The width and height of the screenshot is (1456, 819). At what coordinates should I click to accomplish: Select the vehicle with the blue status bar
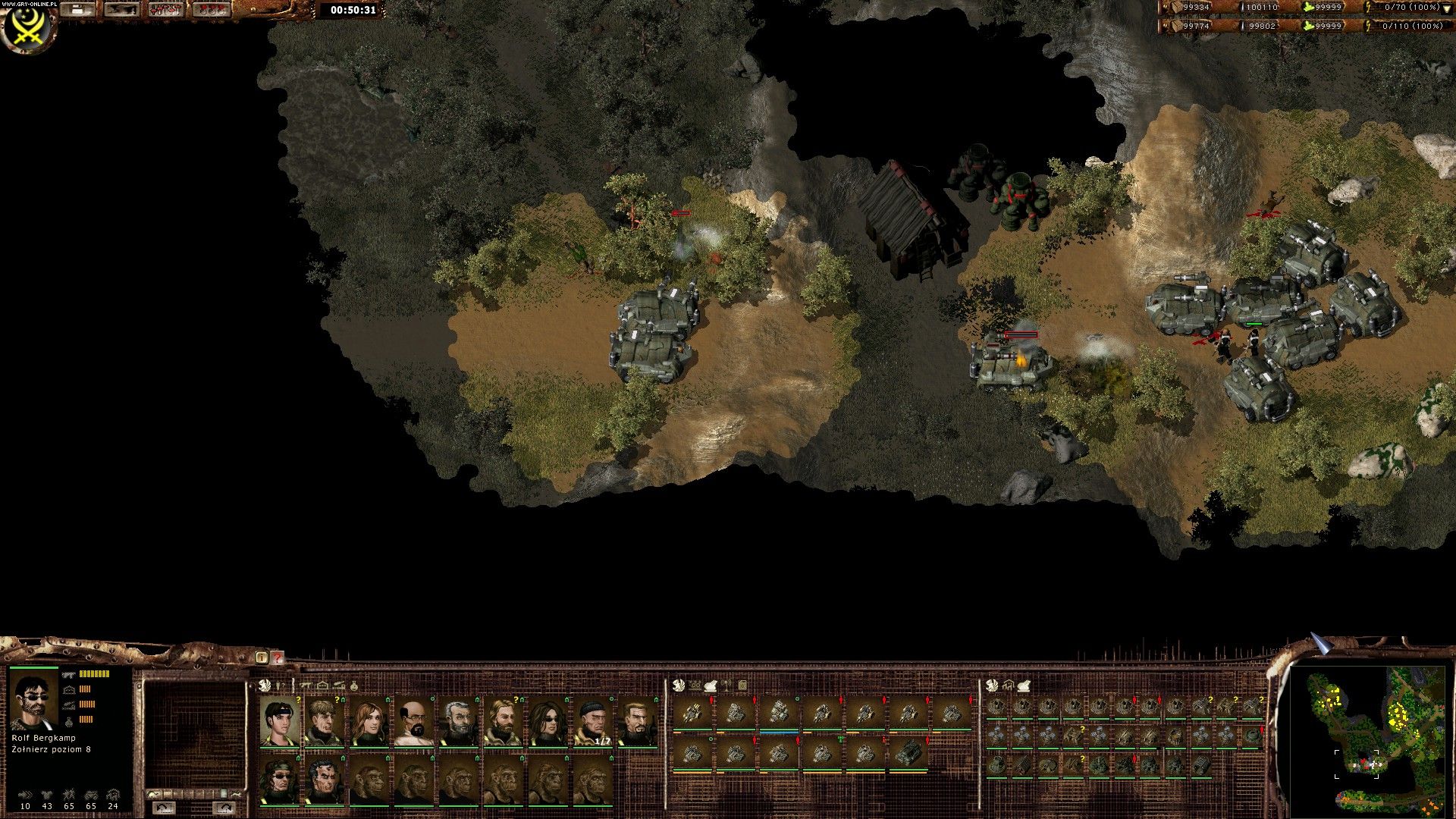779,714
